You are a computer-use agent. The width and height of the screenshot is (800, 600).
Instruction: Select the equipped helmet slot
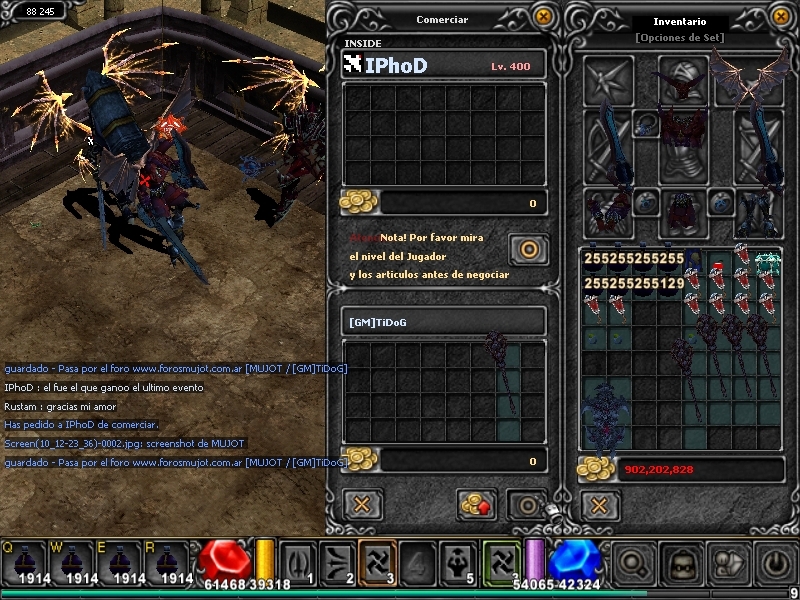click(683, 78)
